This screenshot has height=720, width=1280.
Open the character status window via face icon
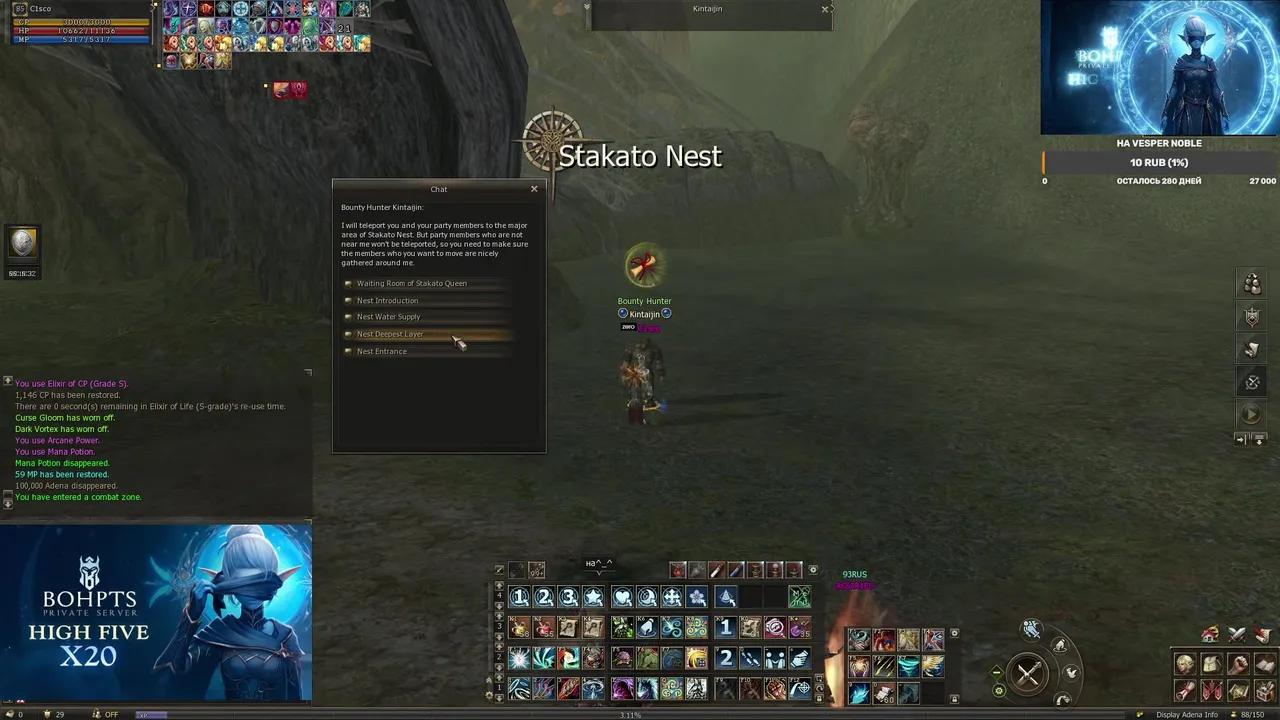(1183, 663)
